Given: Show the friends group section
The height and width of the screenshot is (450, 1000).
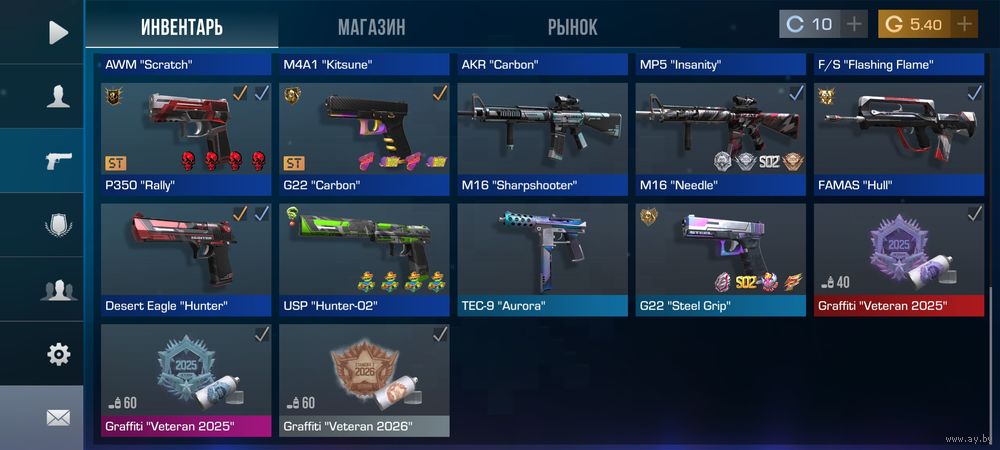Looking at the screenshot, I should coord(57,290).
